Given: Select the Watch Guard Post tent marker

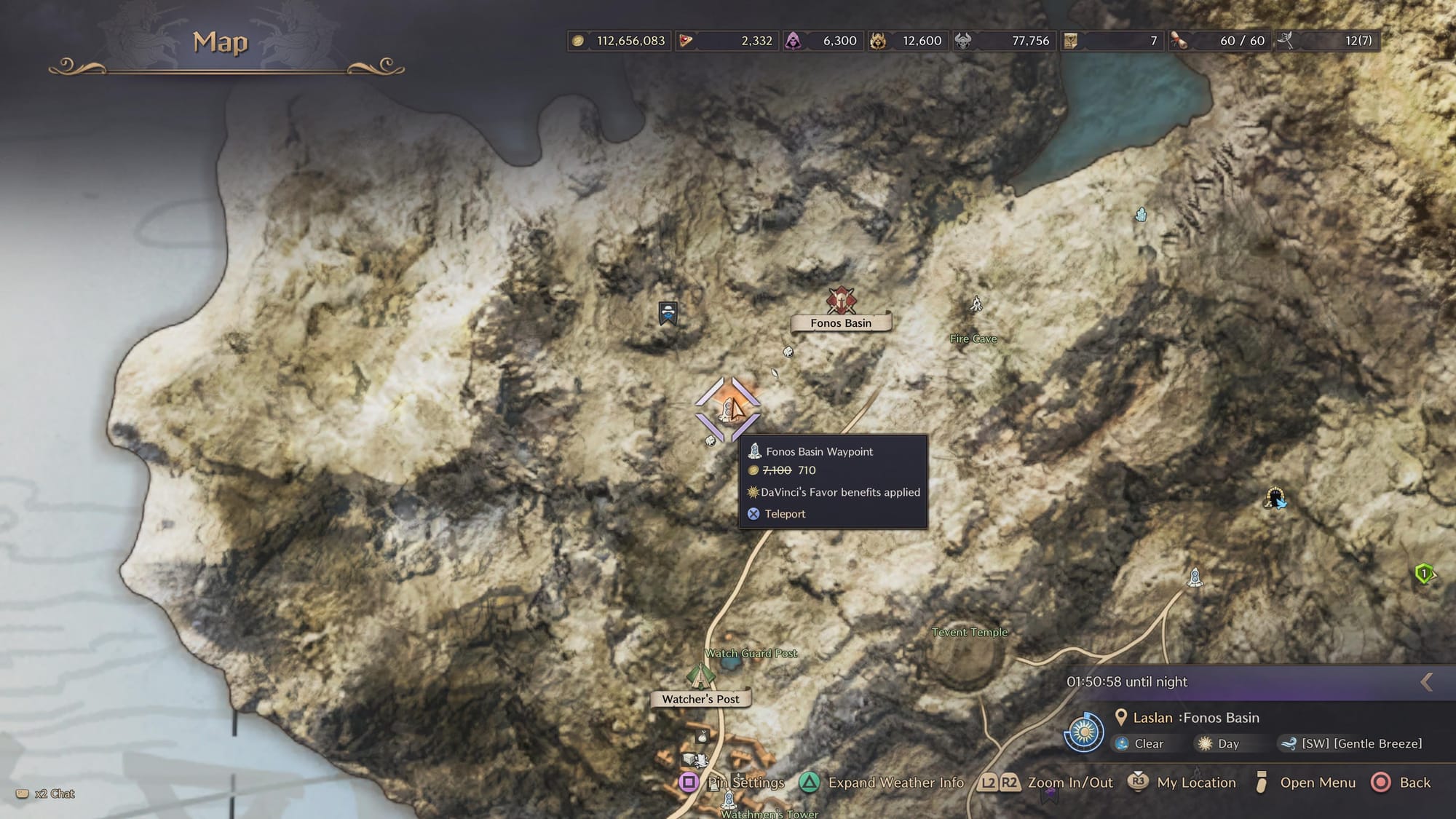Looking at the screenshot, I should (700, 675).
